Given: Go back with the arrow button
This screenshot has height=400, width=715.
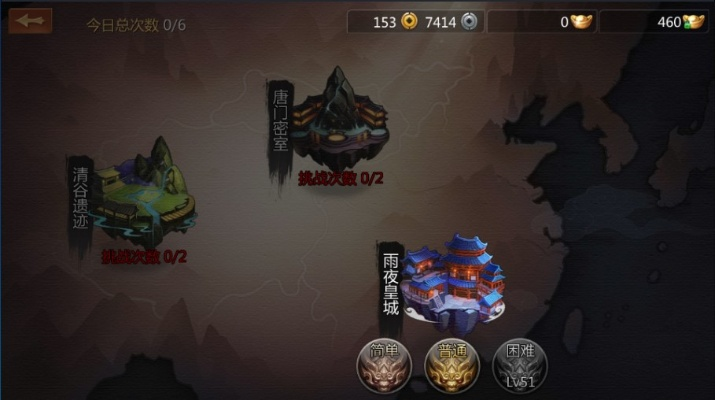Looking at the screenshot, I should pos(30,20).
